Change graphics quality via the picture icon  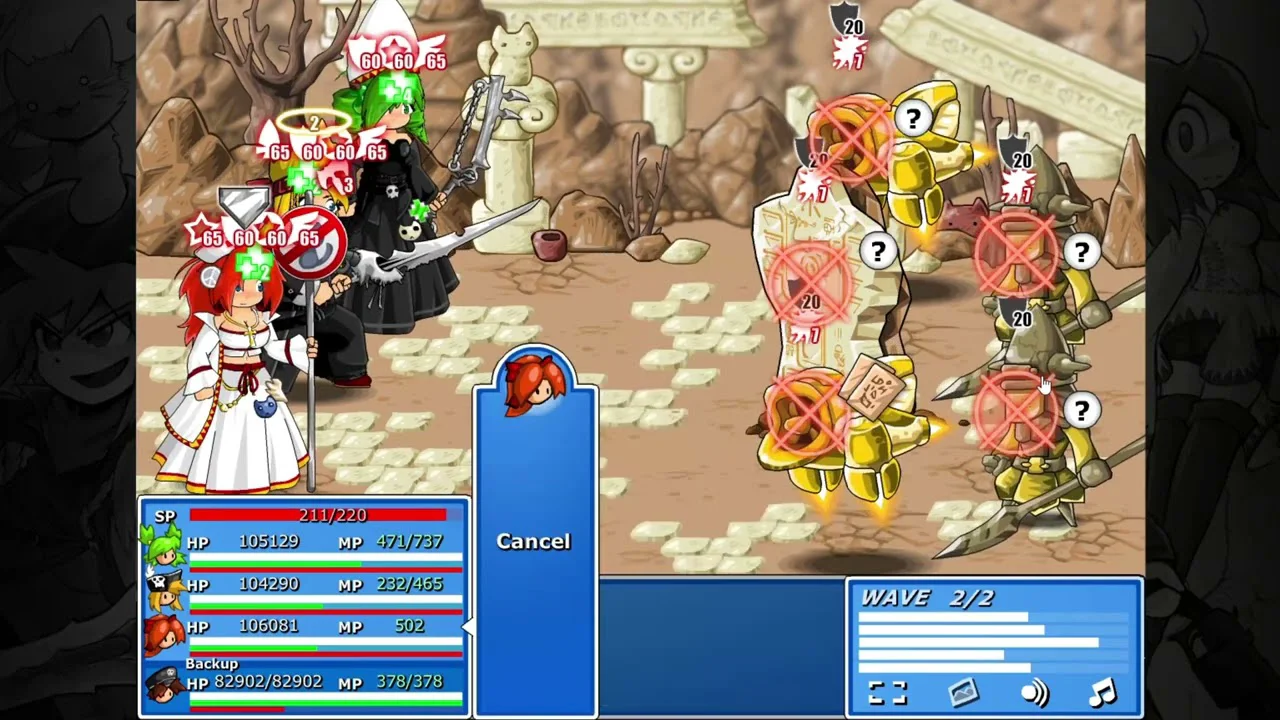(962, 693)
